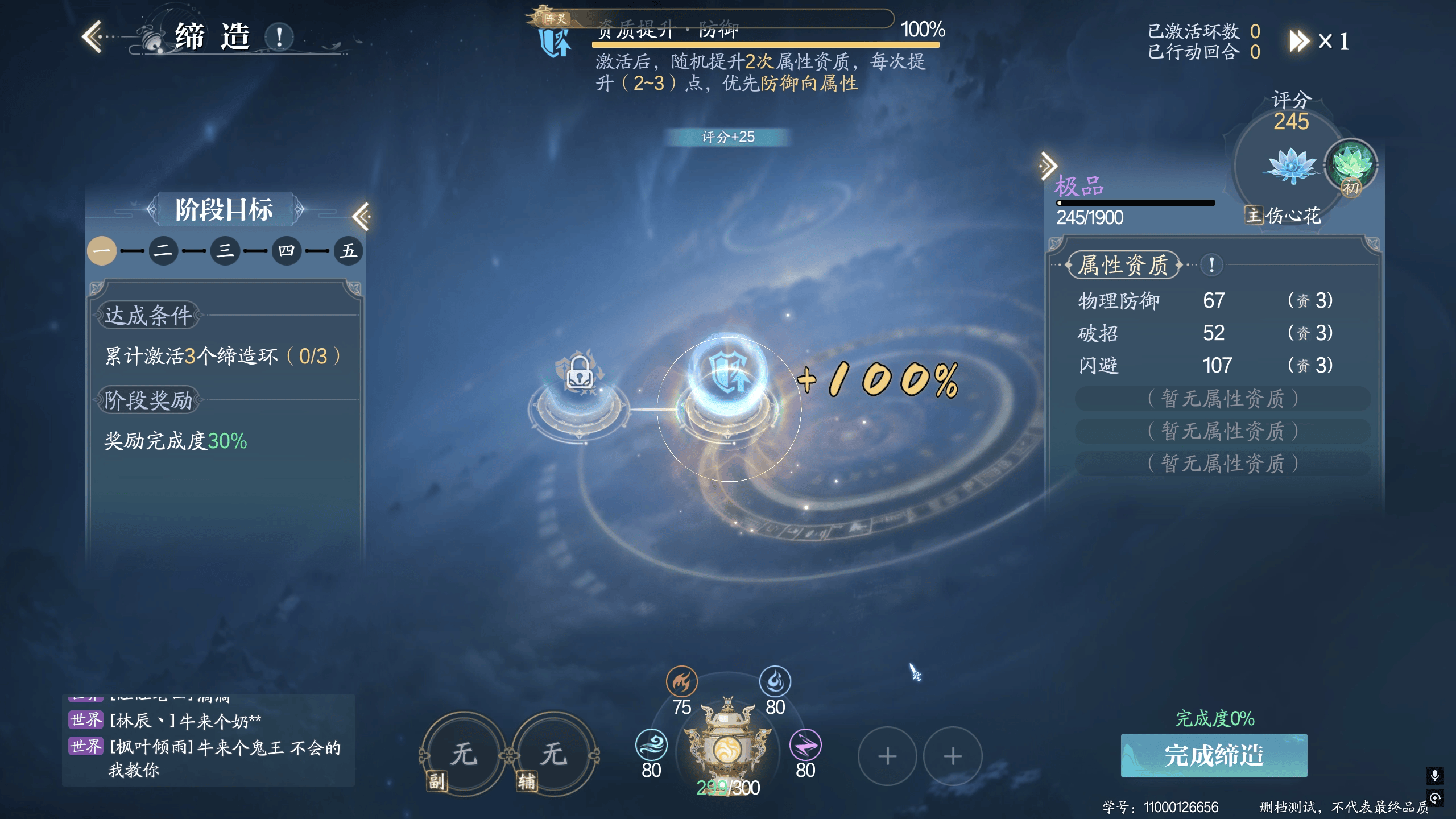Select the locked node with padlock

pos(579,375)
